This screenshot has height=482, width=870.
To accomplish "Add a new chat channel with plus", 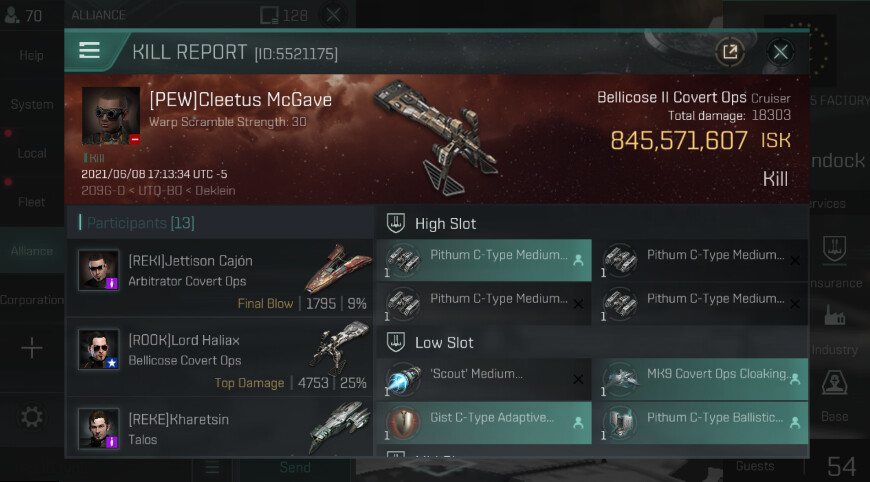I will (31, 348).
